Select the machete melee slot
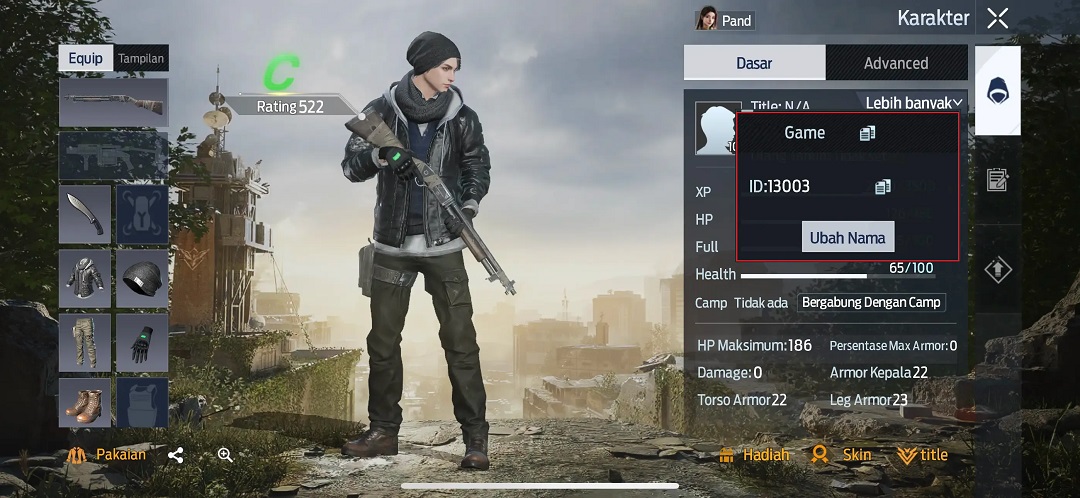Screen dimensions: 1080x498 (x=84, y=213)
